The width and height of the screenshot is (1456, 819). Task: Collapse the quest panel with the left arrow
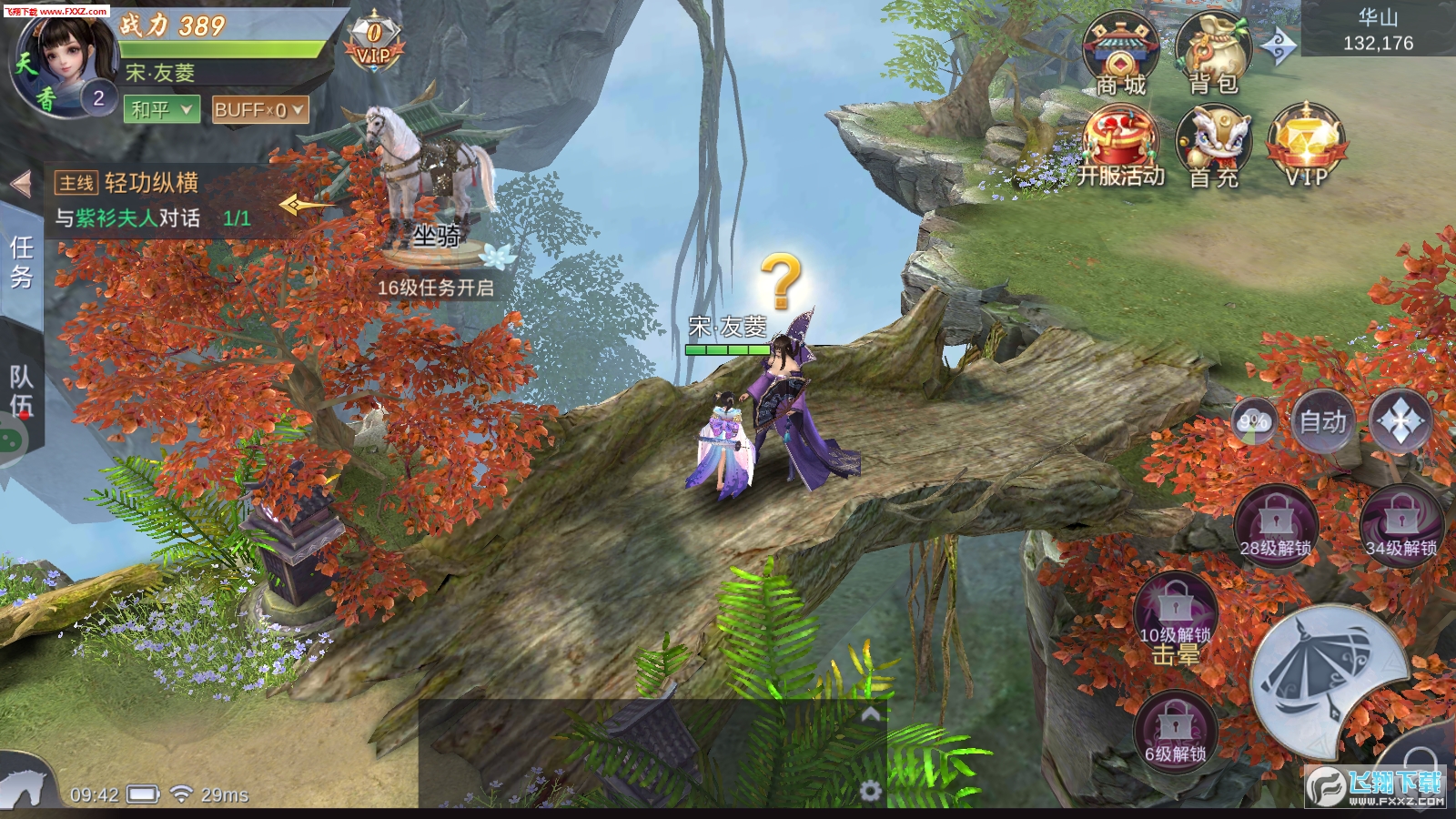click(21, 185)
